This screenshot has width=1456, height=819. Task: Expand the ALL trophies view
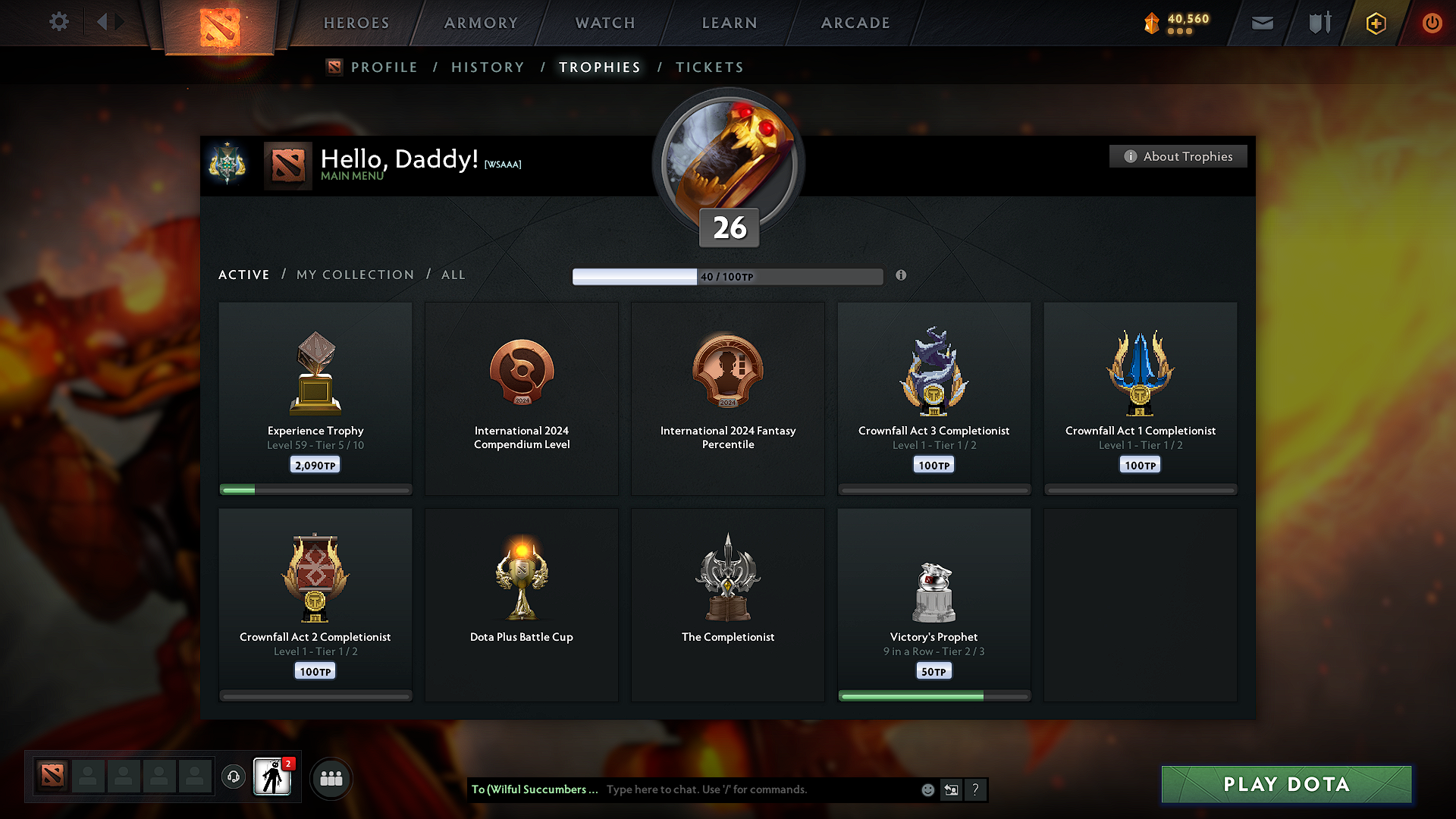[x=453, y=275]
